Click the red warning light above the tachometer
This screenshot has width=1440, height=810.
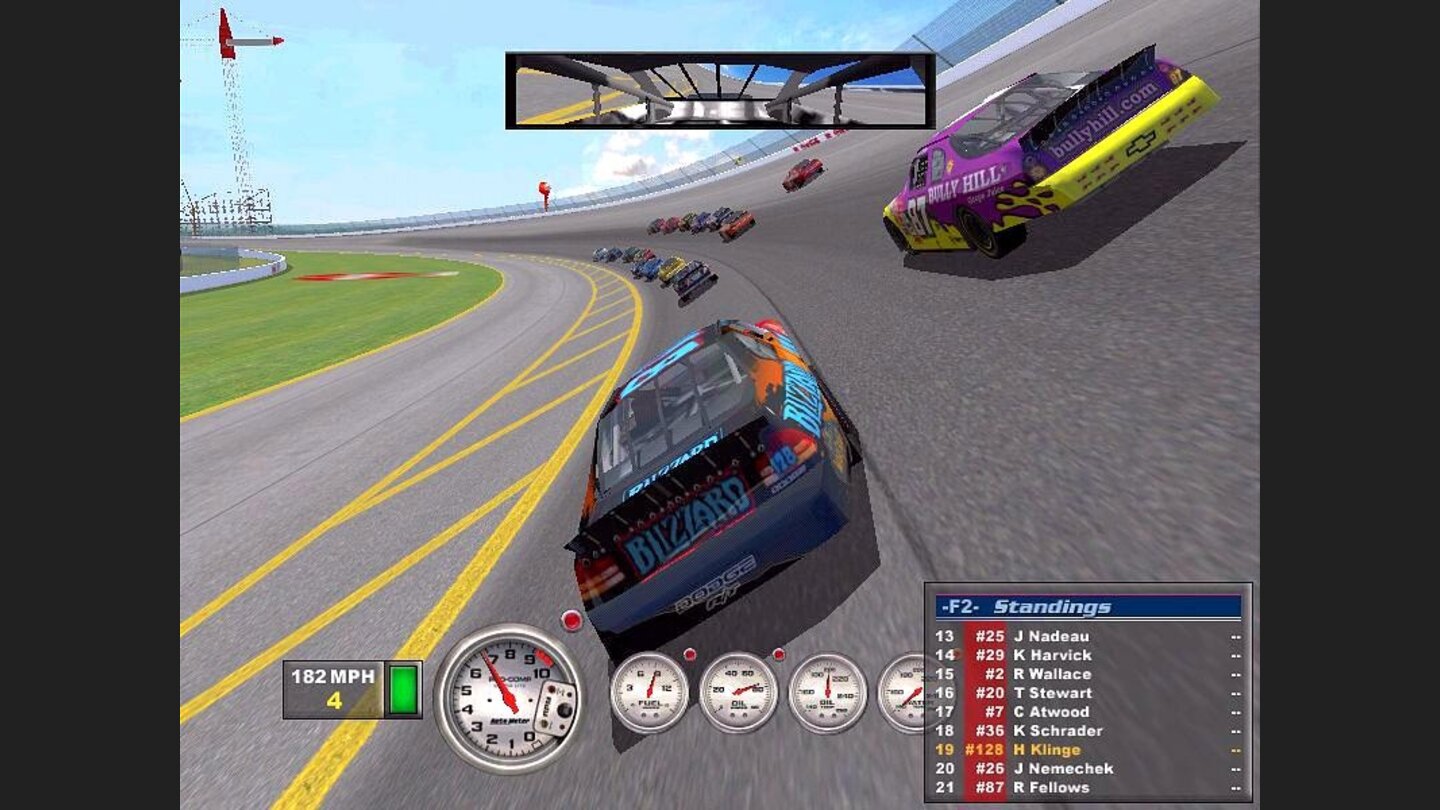[x=570, y=620]
